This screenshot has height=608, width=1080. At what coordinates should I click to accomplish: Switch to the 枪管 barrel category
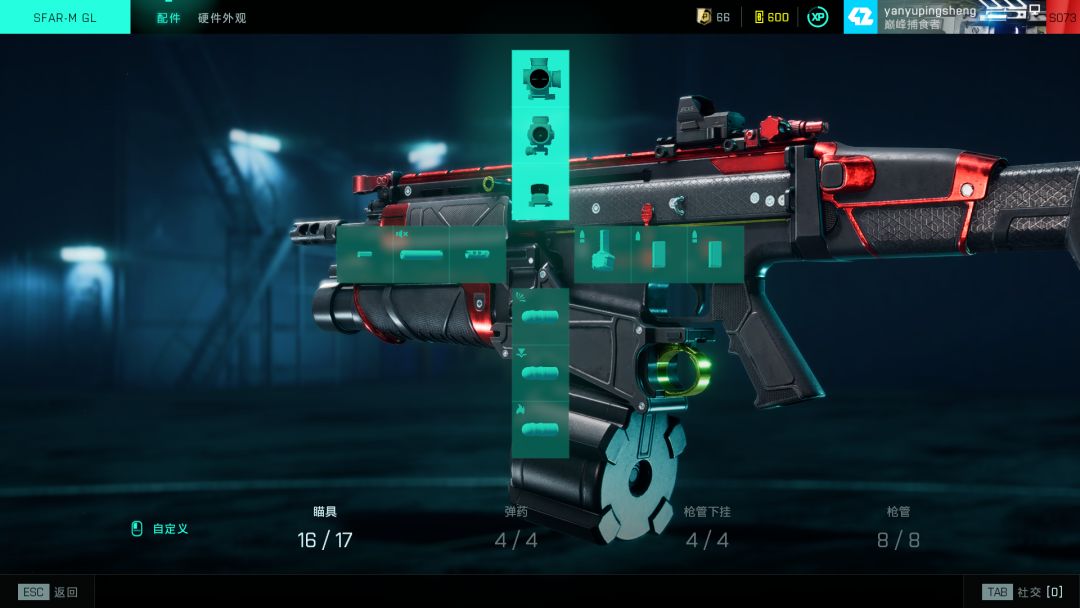pos(898,528)
